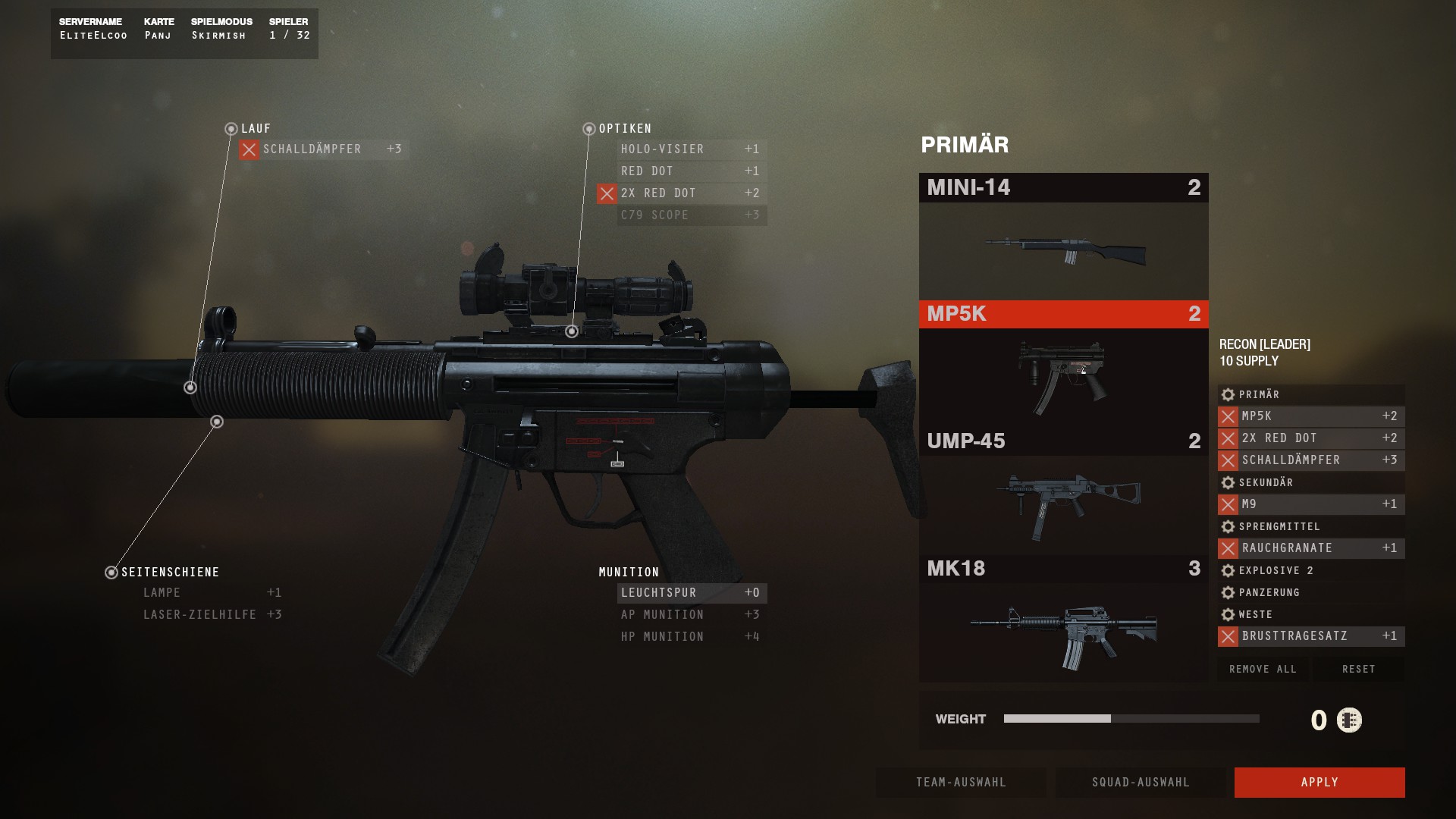
Task: Remove M9 sidearm from loadout
Action: [1228, 504]
